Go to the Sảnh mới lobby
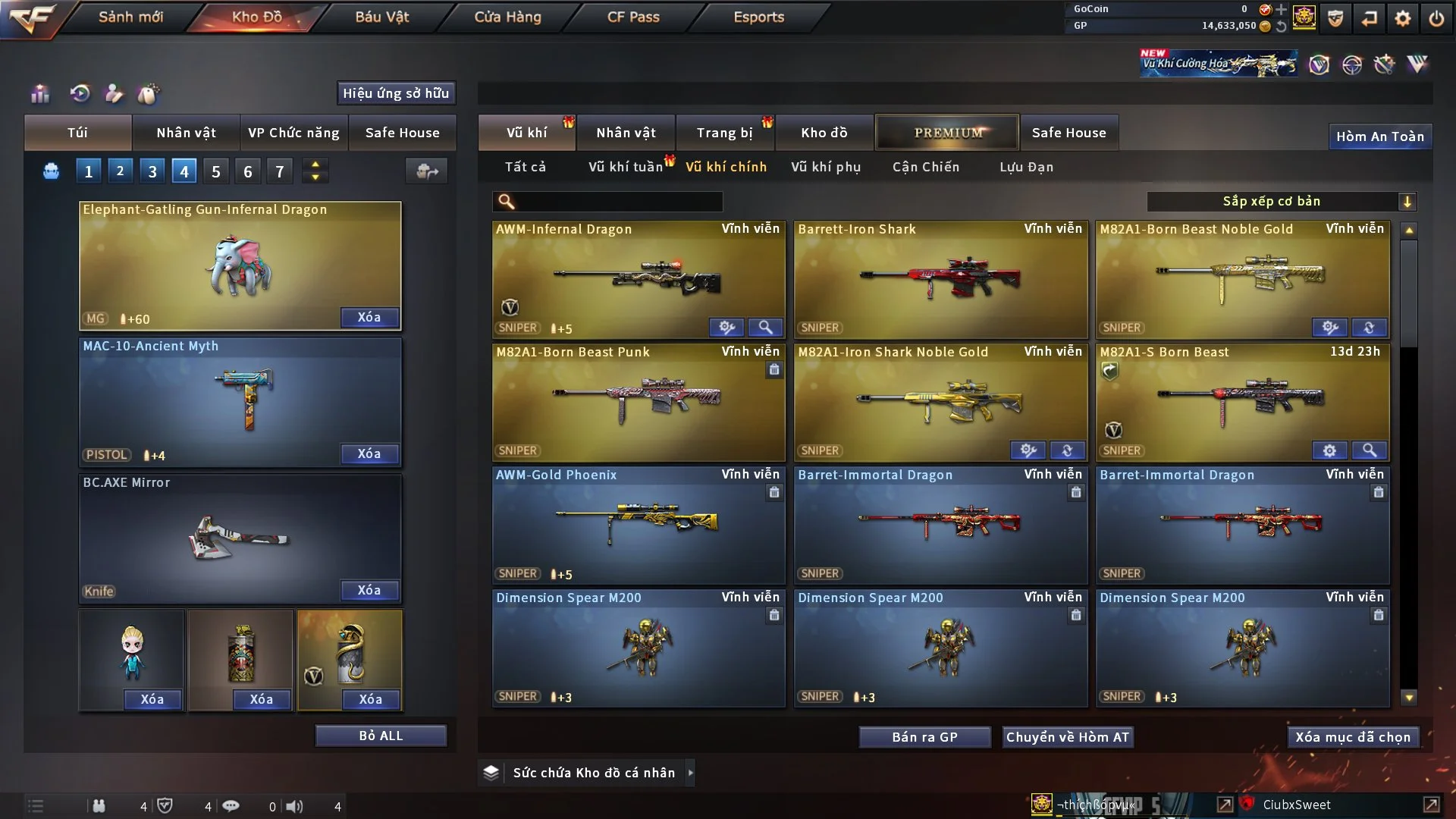Screen dimensions: 1456x819 [x=130, y=17]
